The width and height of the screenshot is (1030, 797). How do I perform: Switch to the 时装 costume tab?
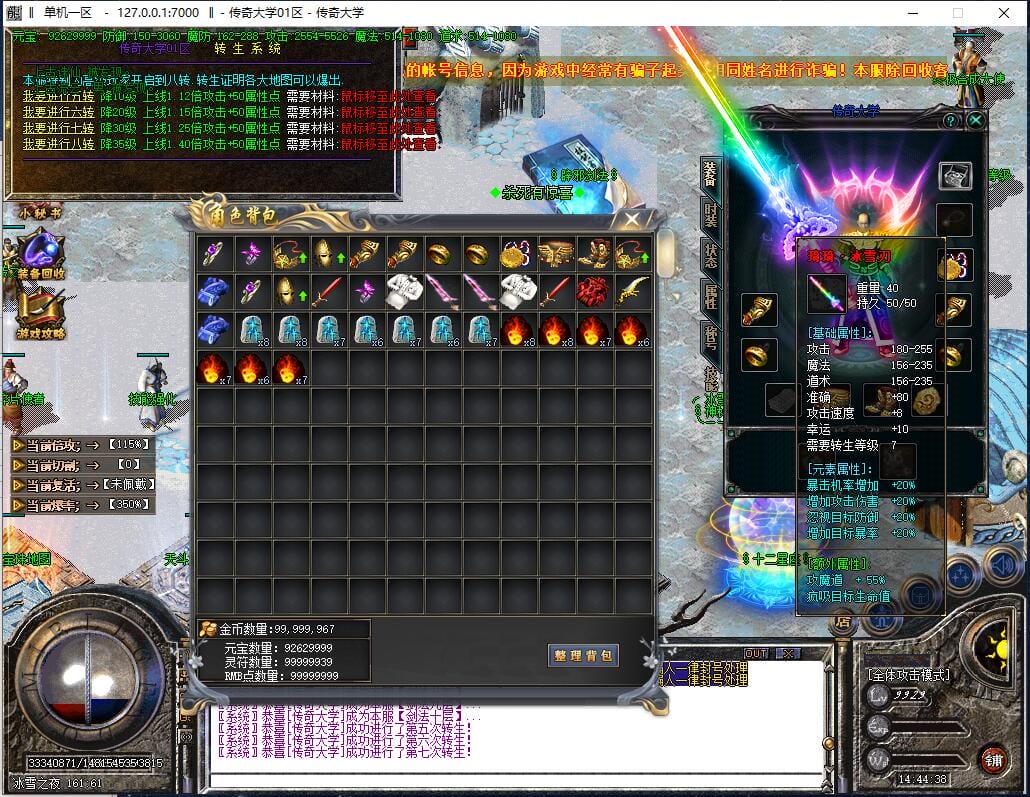pyautogui.click(x=710, y=214)
